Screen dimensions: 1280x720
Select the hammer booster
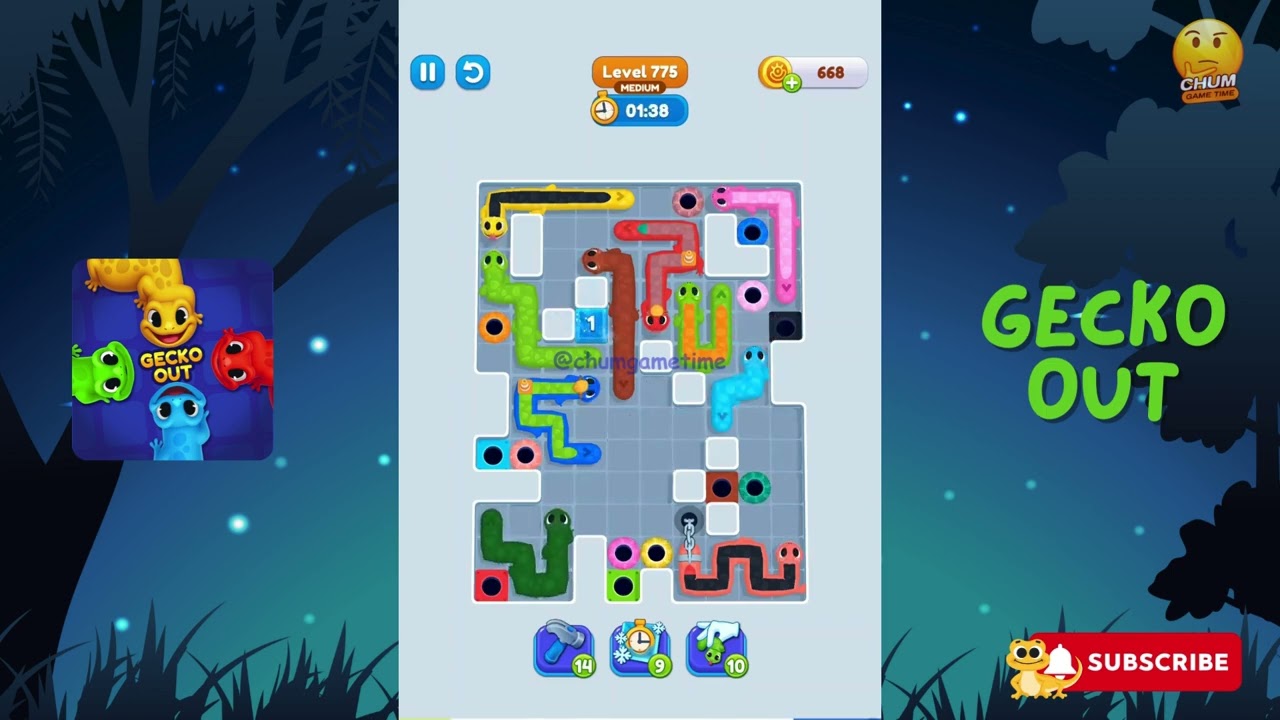[565, 649]
